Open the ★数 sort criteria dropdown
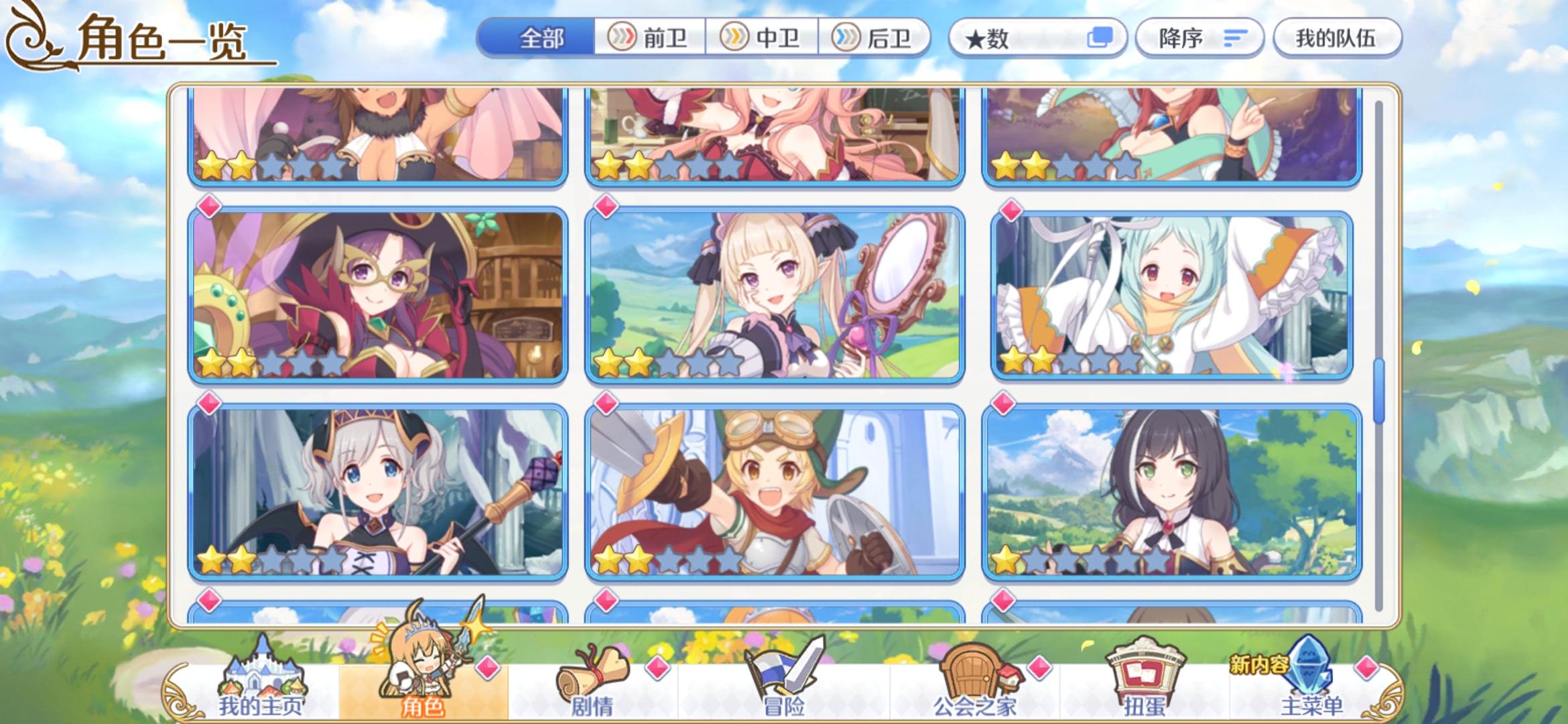This screenshot has height=724, width=1568. click(x=1025, y=38)
